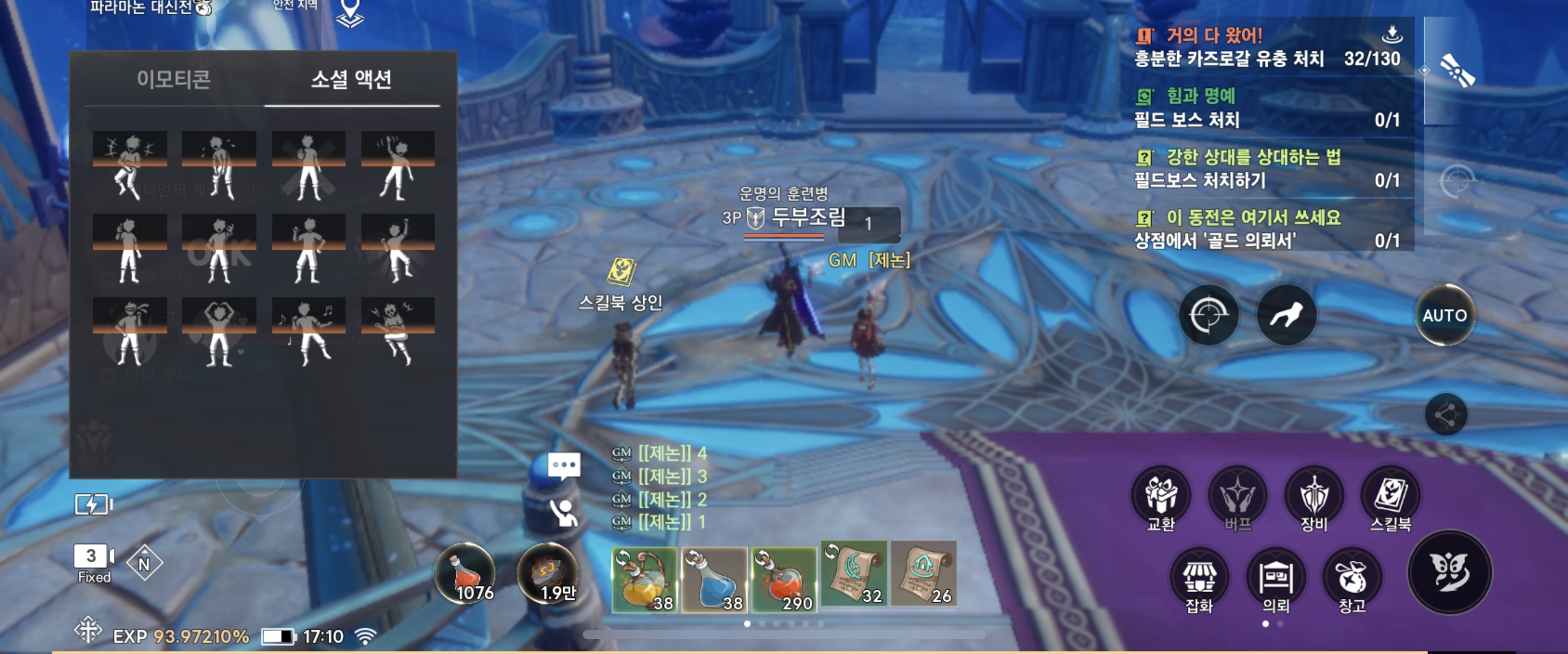Activate the target lock crosshair button

1208,315
